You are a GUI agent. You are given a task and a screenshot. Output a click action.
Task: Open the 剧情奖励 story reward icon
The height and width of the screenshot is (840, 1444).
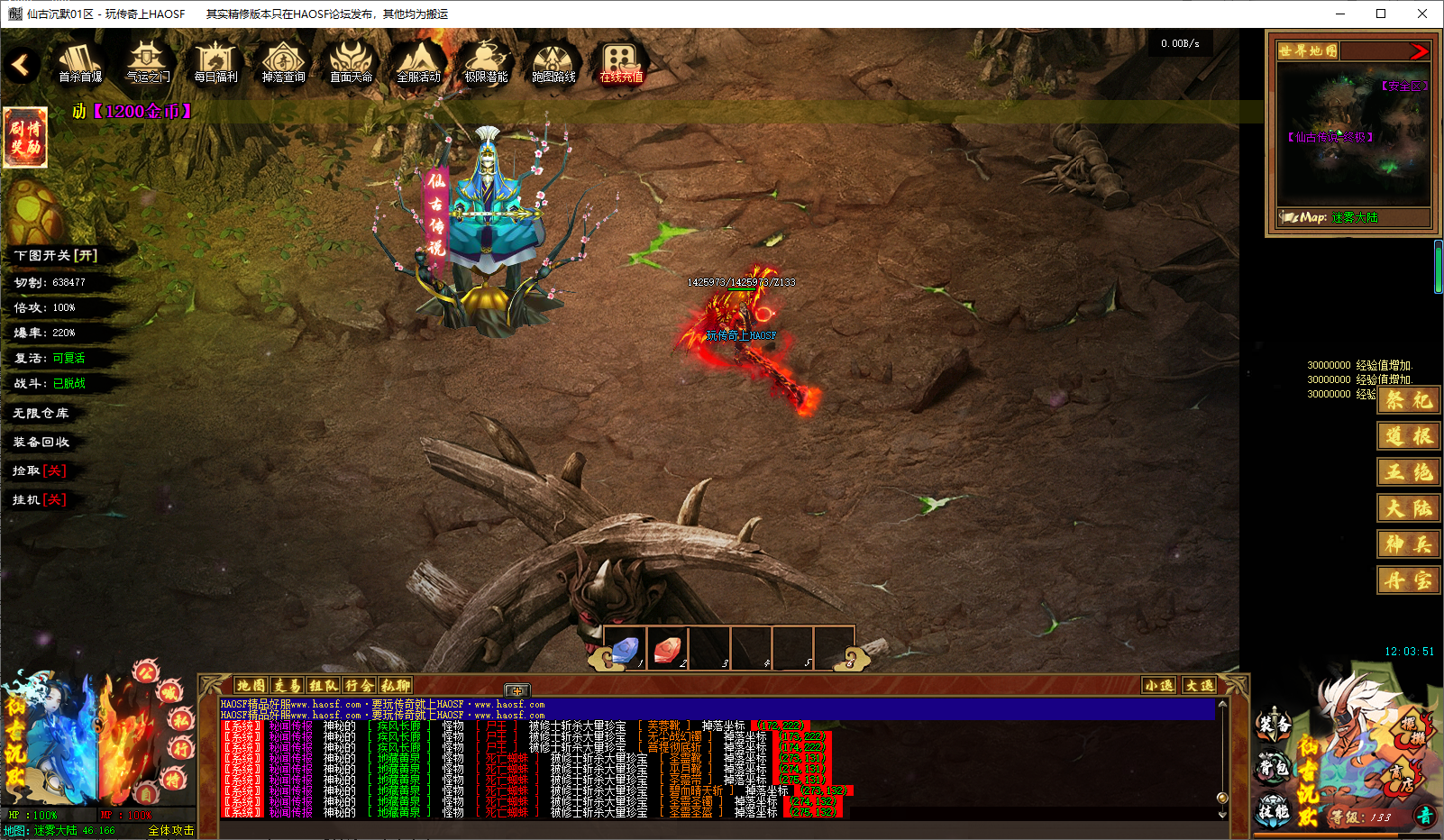pyautogui.click(x=25, y=137)
